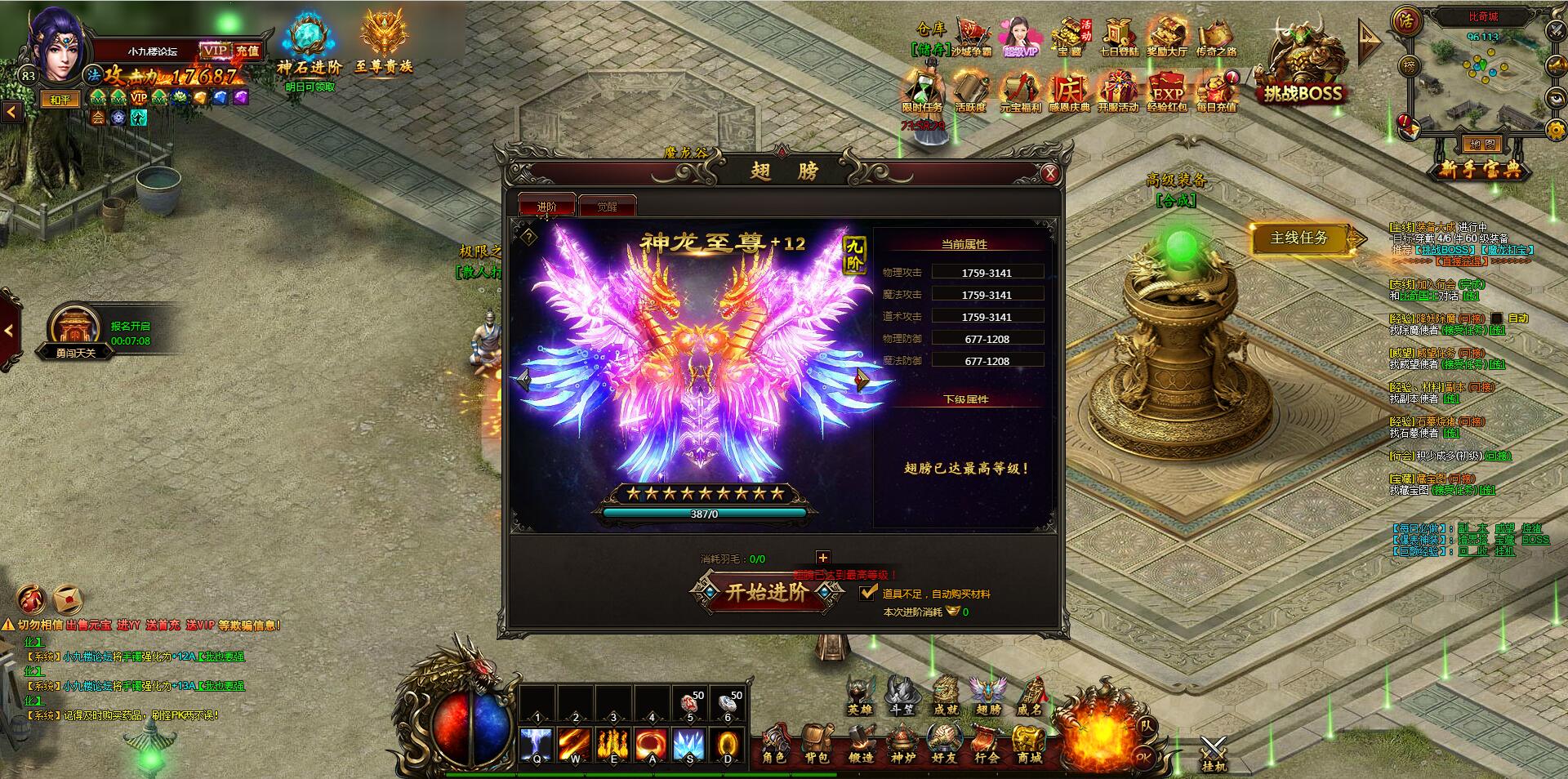Toggle the auto-buy materials checkbox
This screenshot has height=779, width=1568.
coord(869,593)
